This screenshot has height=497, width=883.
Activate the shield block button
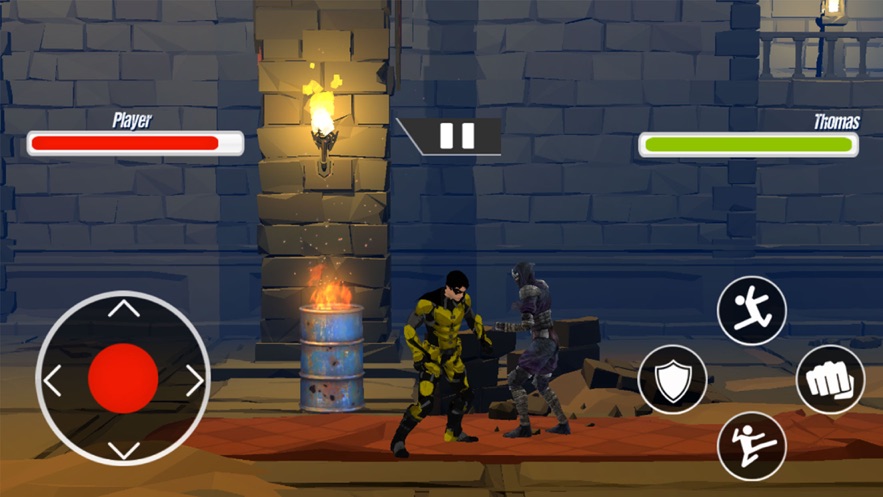click(x=673, y=380)
